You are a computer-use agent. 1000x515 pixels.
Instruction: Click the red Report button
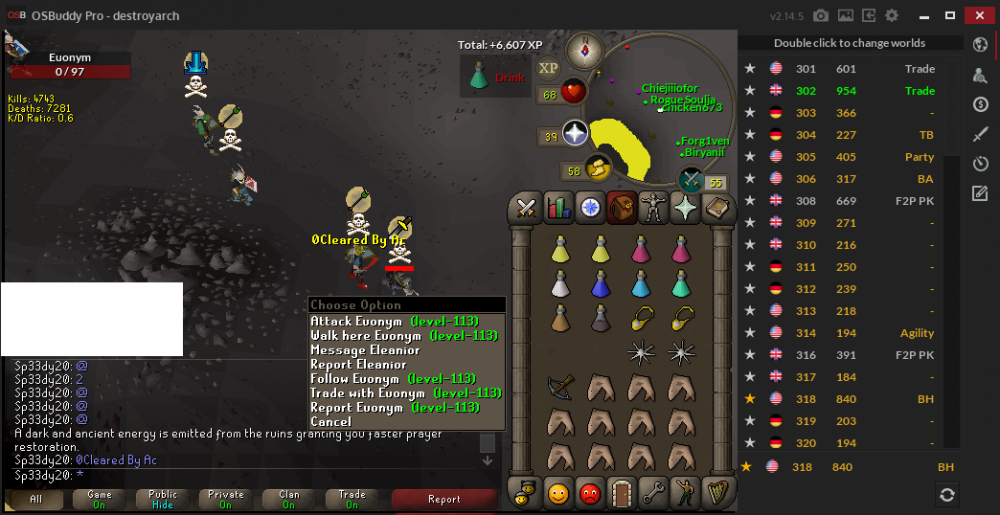pyautogui.click(x=444, y=499)
